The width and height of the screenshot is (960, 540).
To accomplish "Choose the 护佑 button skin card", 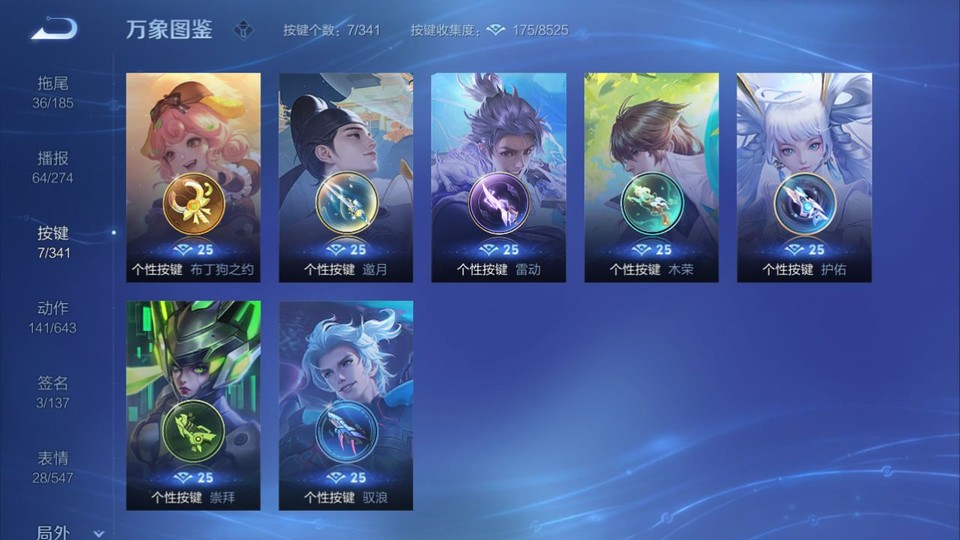I will [804, 177].
